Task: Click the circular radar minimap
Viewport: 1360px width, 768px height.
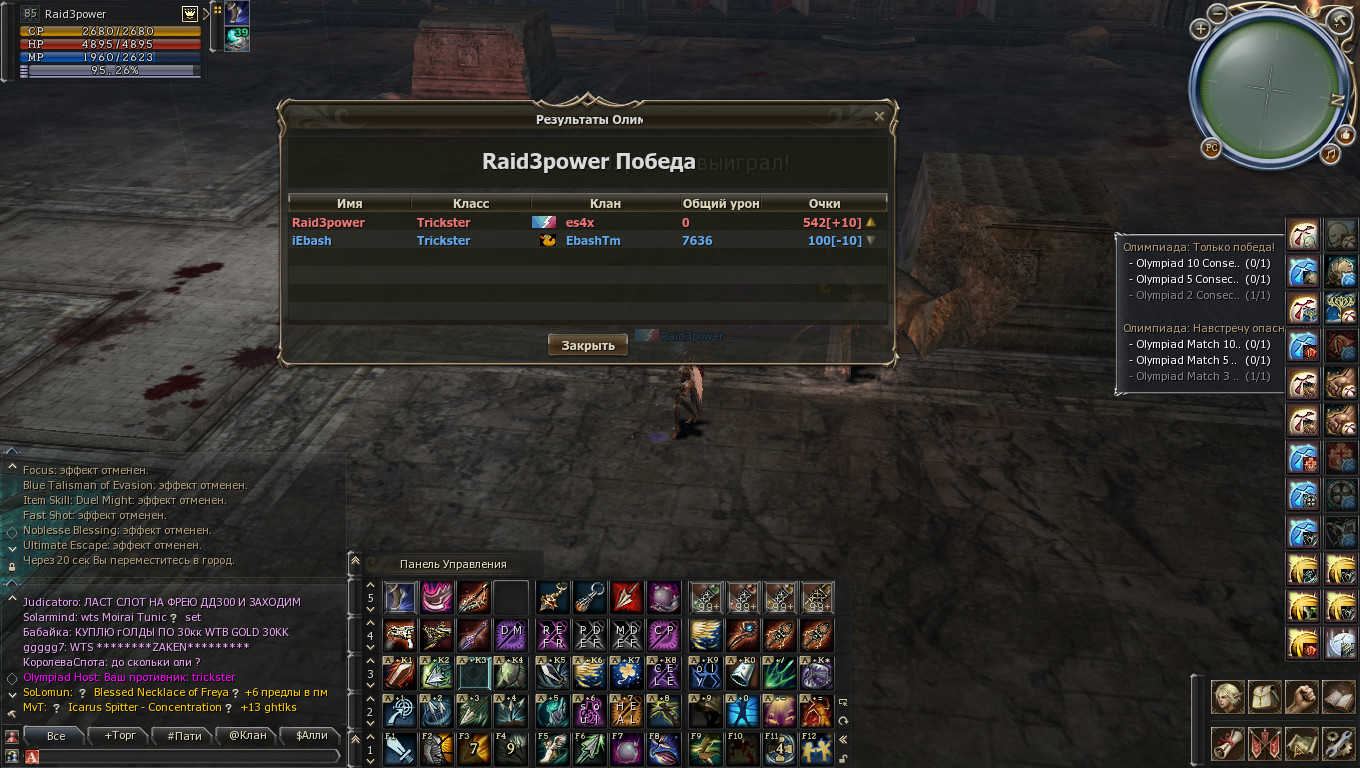Action: [1269, 88]
